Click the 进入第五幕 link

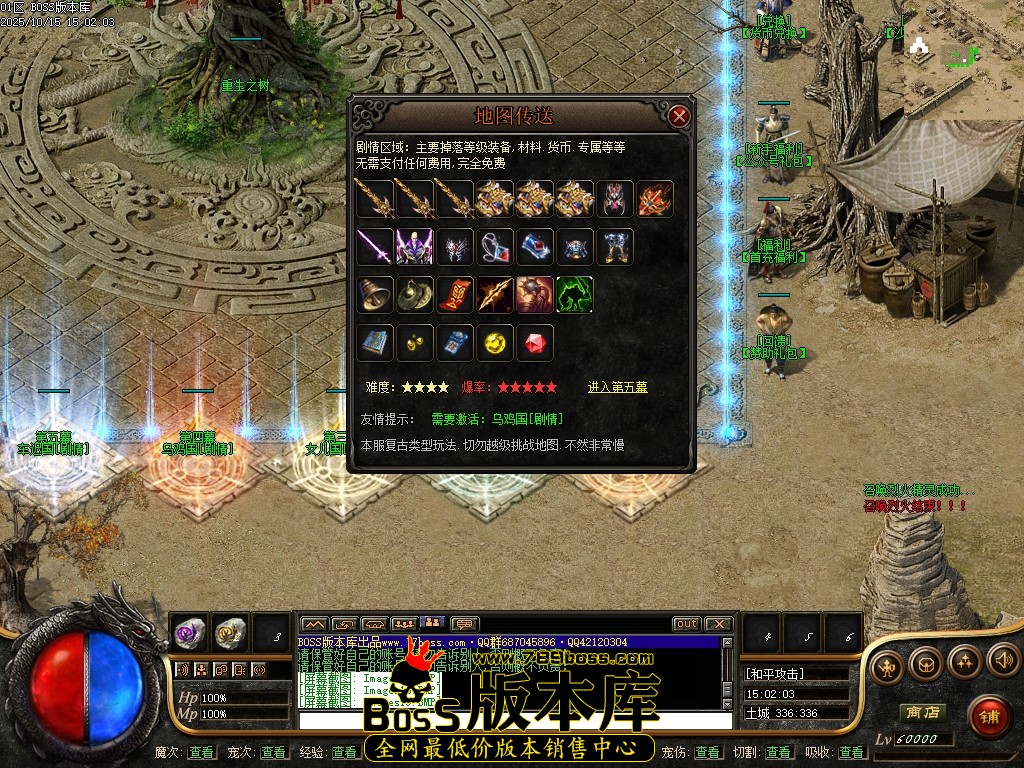[x=617, y=387]
